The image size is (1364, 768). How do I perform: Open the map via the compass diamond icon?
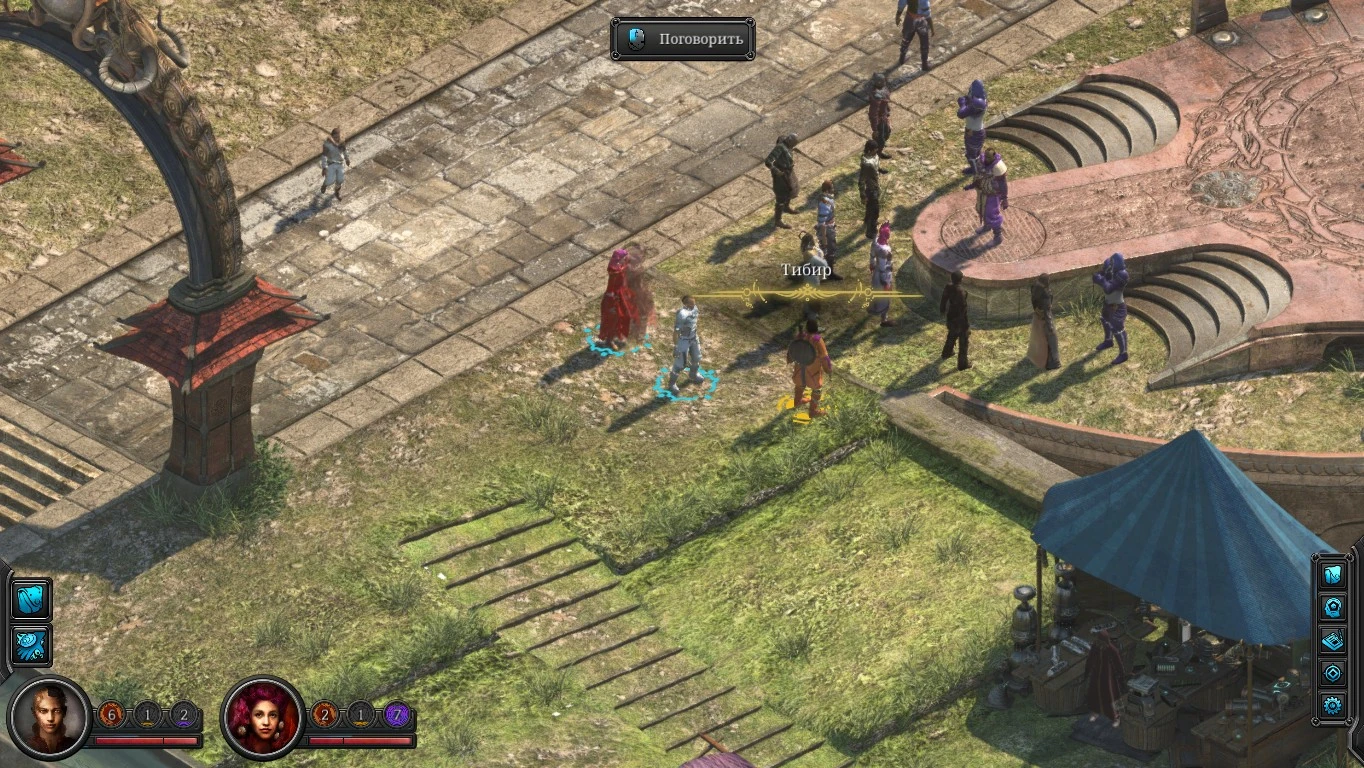(x=1333, y=671)
